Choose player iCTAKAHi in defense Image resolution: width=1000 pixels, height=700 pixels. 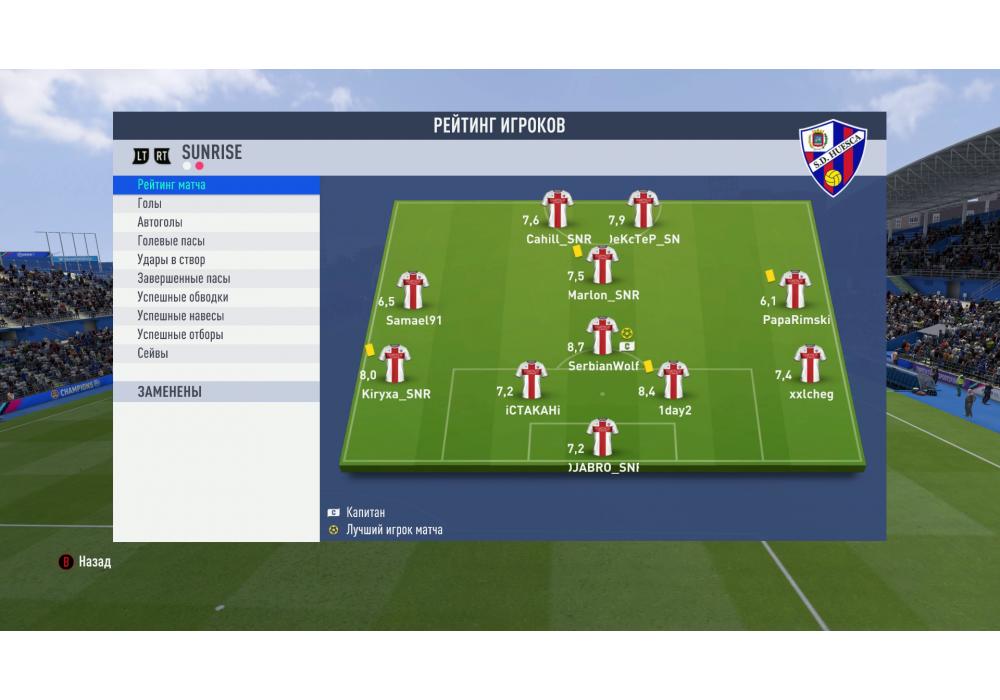(x=531, y=381)
